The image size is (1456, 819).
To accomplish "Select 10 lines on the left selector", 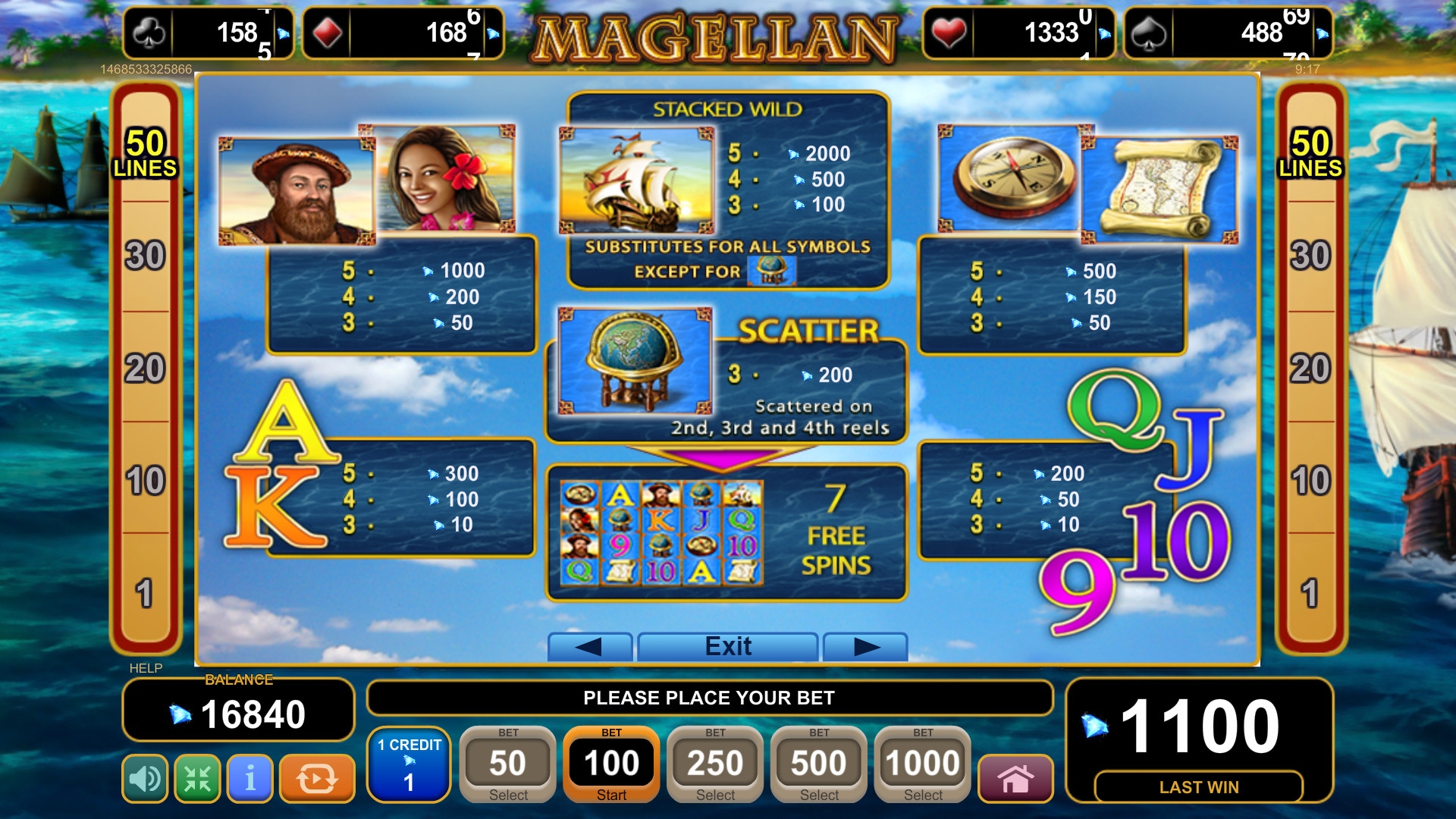I will click(145, 481).
